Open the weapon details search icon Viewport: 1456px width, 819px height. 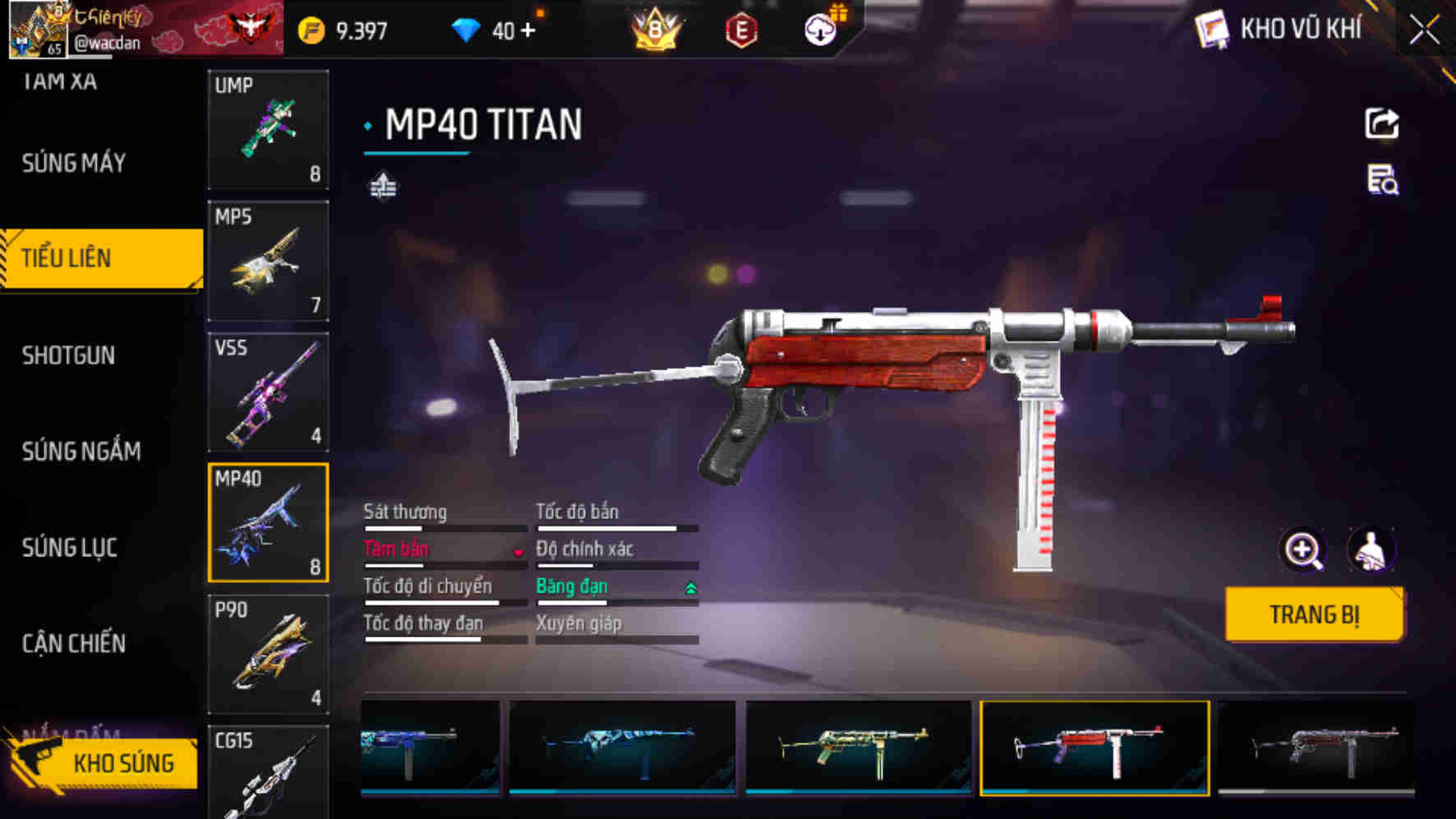[x=1382, y=180]
